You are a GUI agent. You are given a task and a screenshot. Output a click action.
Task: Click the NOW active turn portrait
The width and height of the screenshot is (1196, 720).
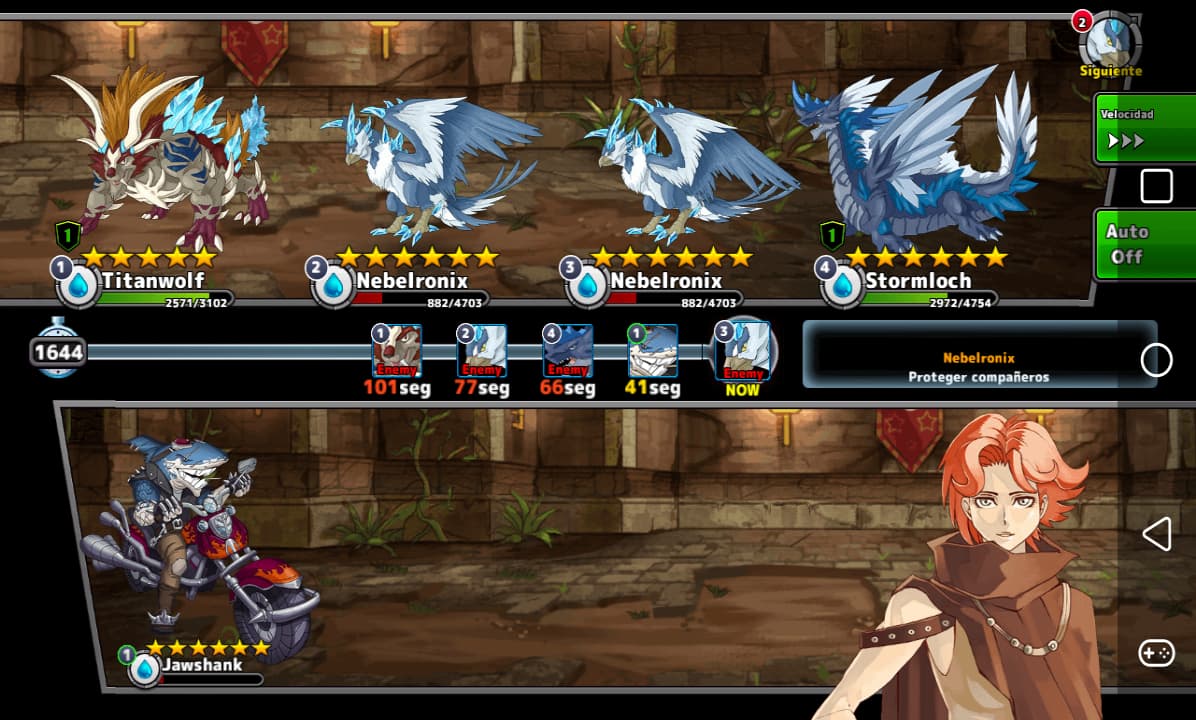coord(743,352)
